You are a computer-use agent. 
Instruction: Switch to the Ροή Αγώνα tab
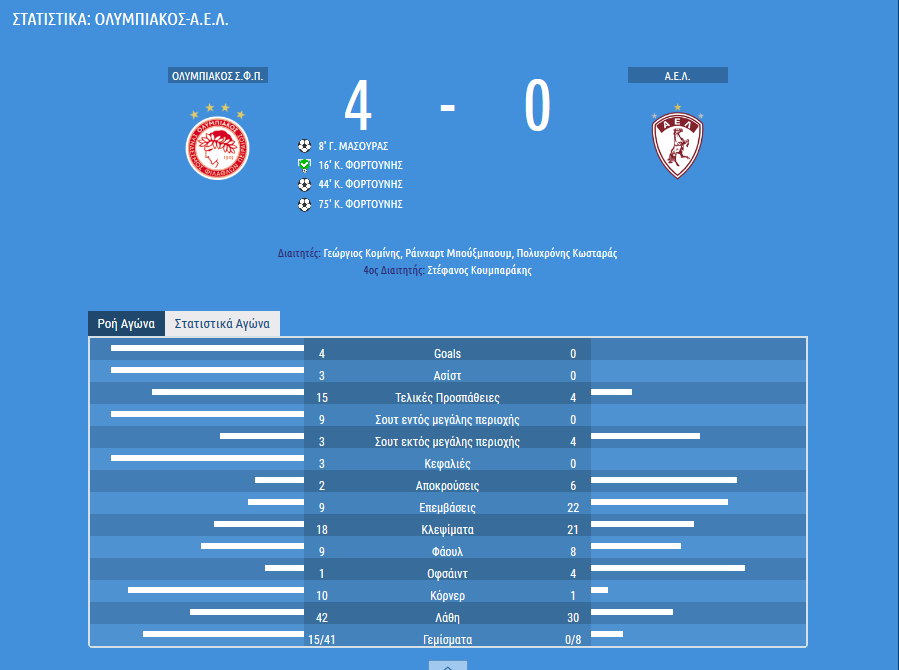click(x=125, y=324)
